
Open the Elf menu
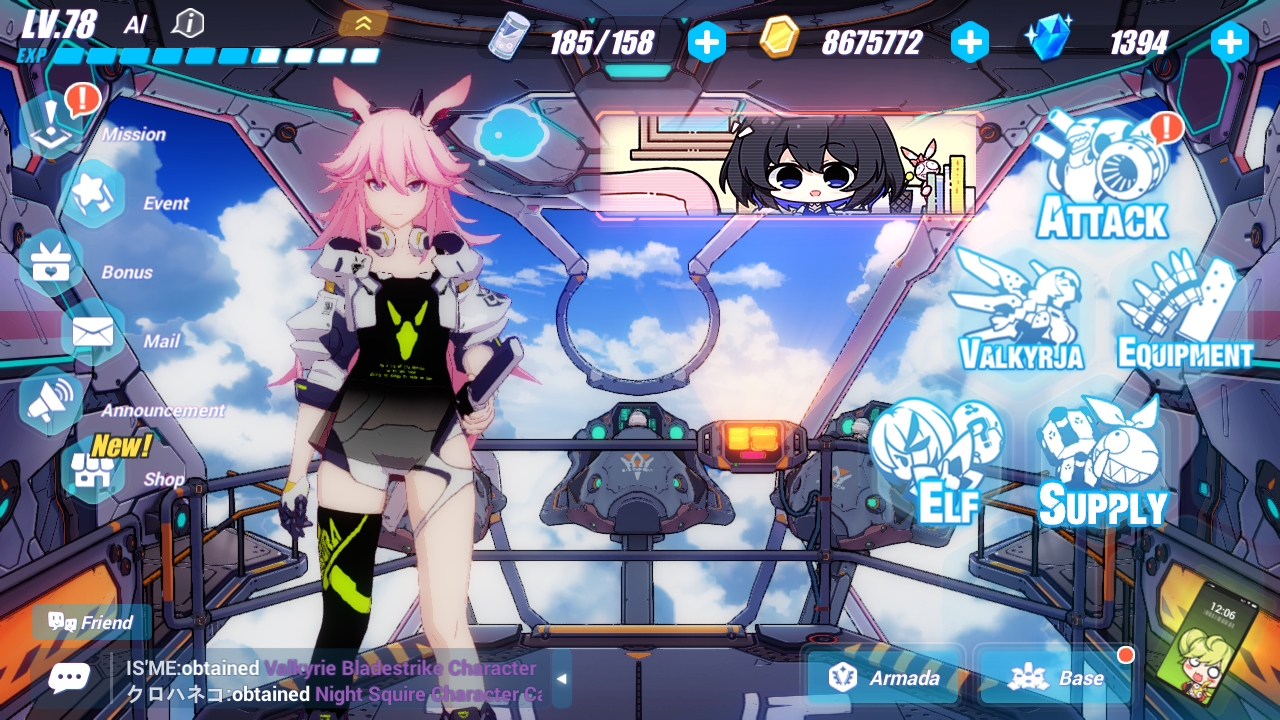[935, 462]
